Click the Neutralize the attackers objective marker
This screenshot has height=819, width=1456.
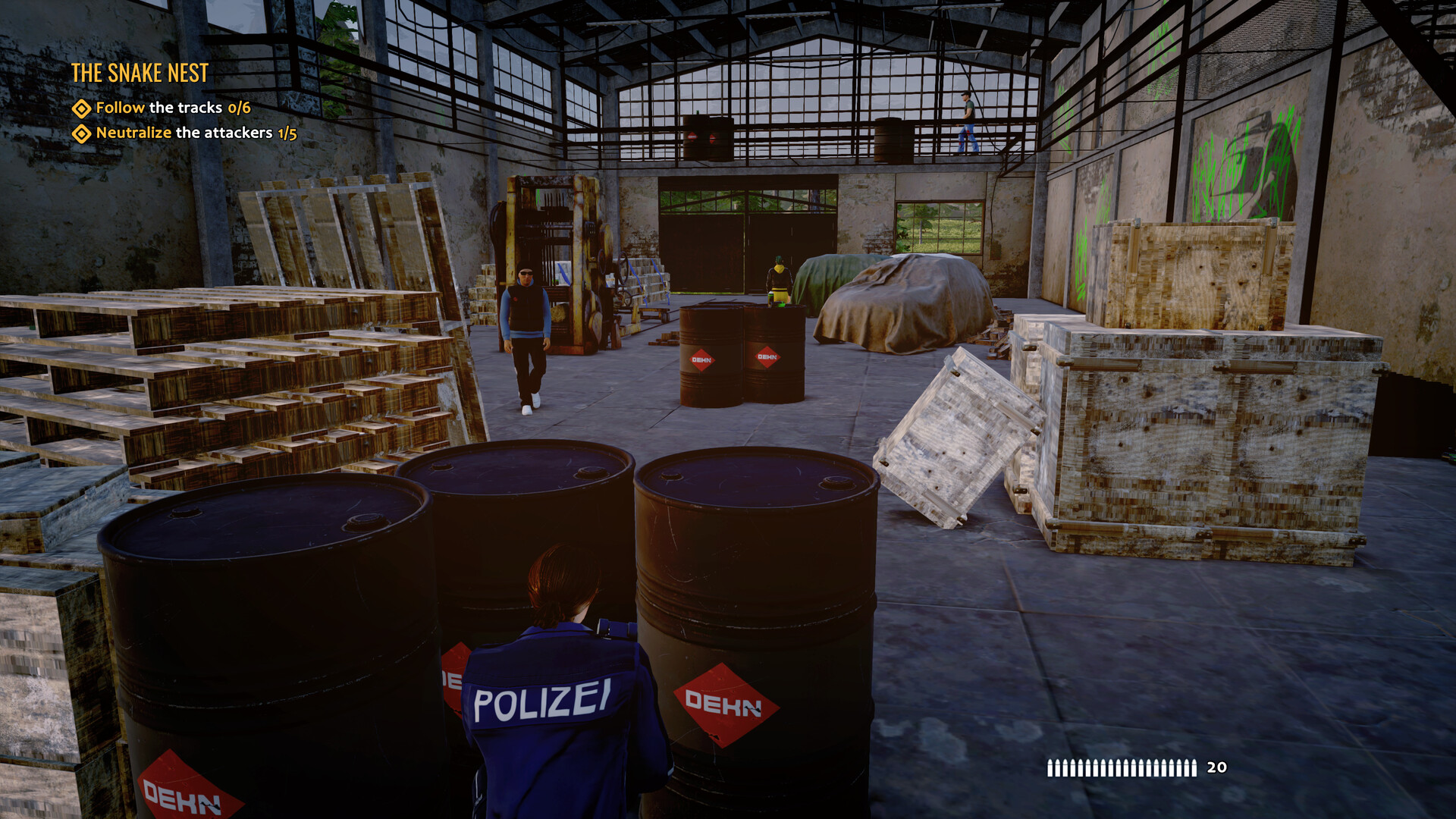81,133
